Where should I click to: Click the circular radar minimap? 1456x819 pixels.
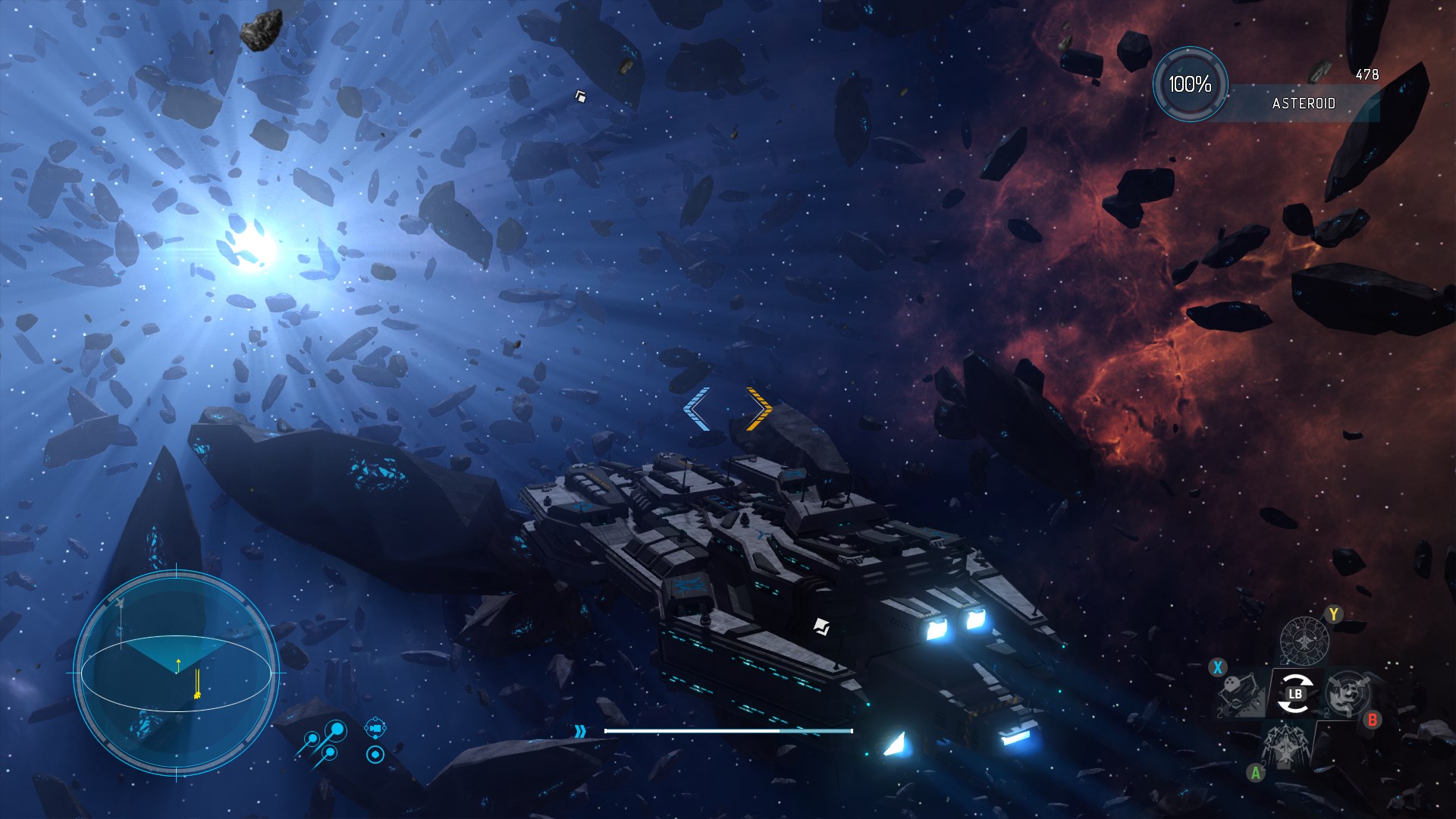coord(175,673)
